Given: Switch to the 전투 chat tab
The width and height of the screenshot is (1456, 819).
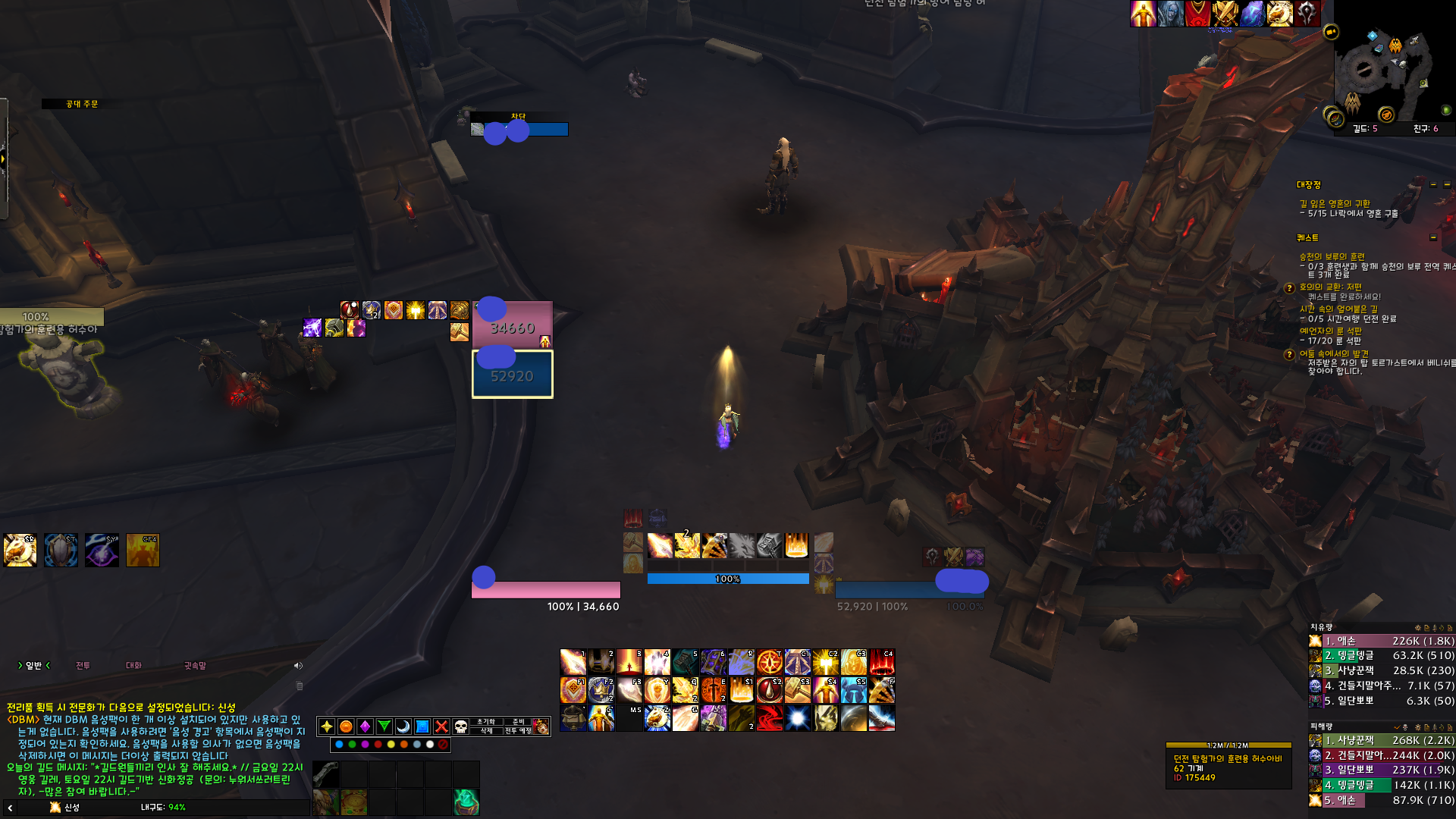Looking at the screenshot, I should pyautogui.click(x=83, y=666).
